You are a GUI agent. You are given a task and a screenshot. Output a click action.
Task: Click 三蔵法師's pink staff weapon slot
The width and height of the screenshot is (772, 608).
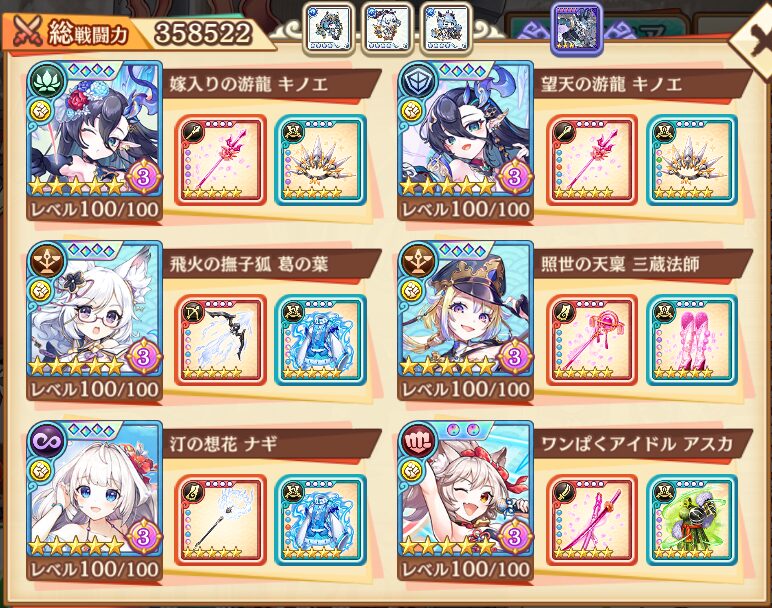pyautogui.click(x=592, y=340)
